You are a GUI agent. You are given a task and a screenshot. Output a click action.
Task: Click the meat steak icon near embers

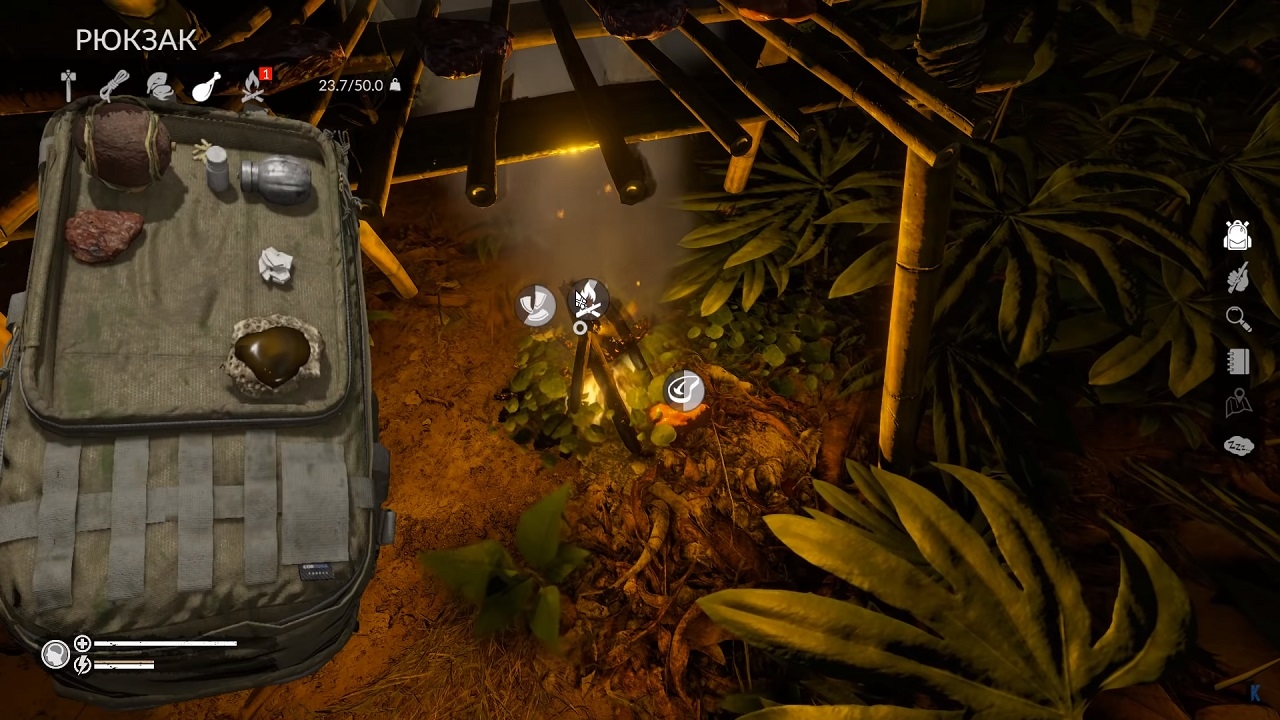684,390
